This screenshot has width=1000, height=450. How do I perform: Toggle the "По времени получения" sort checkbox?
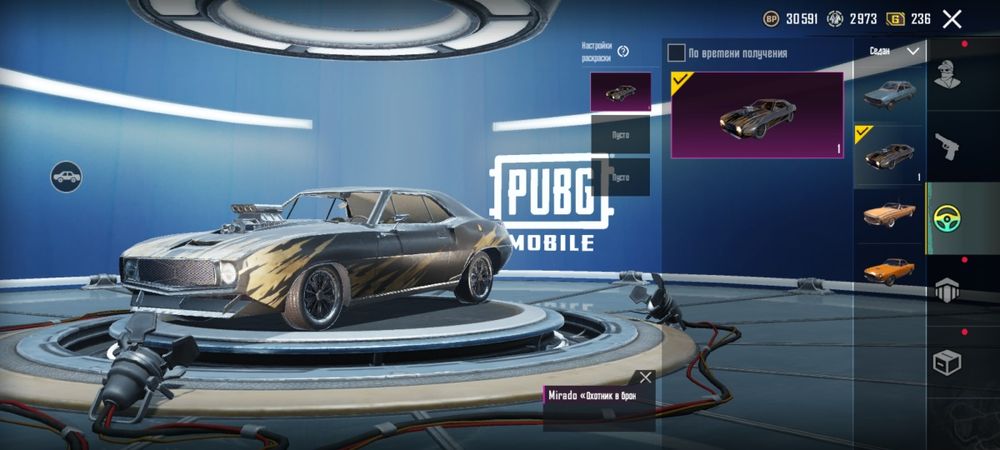point(677,52)
